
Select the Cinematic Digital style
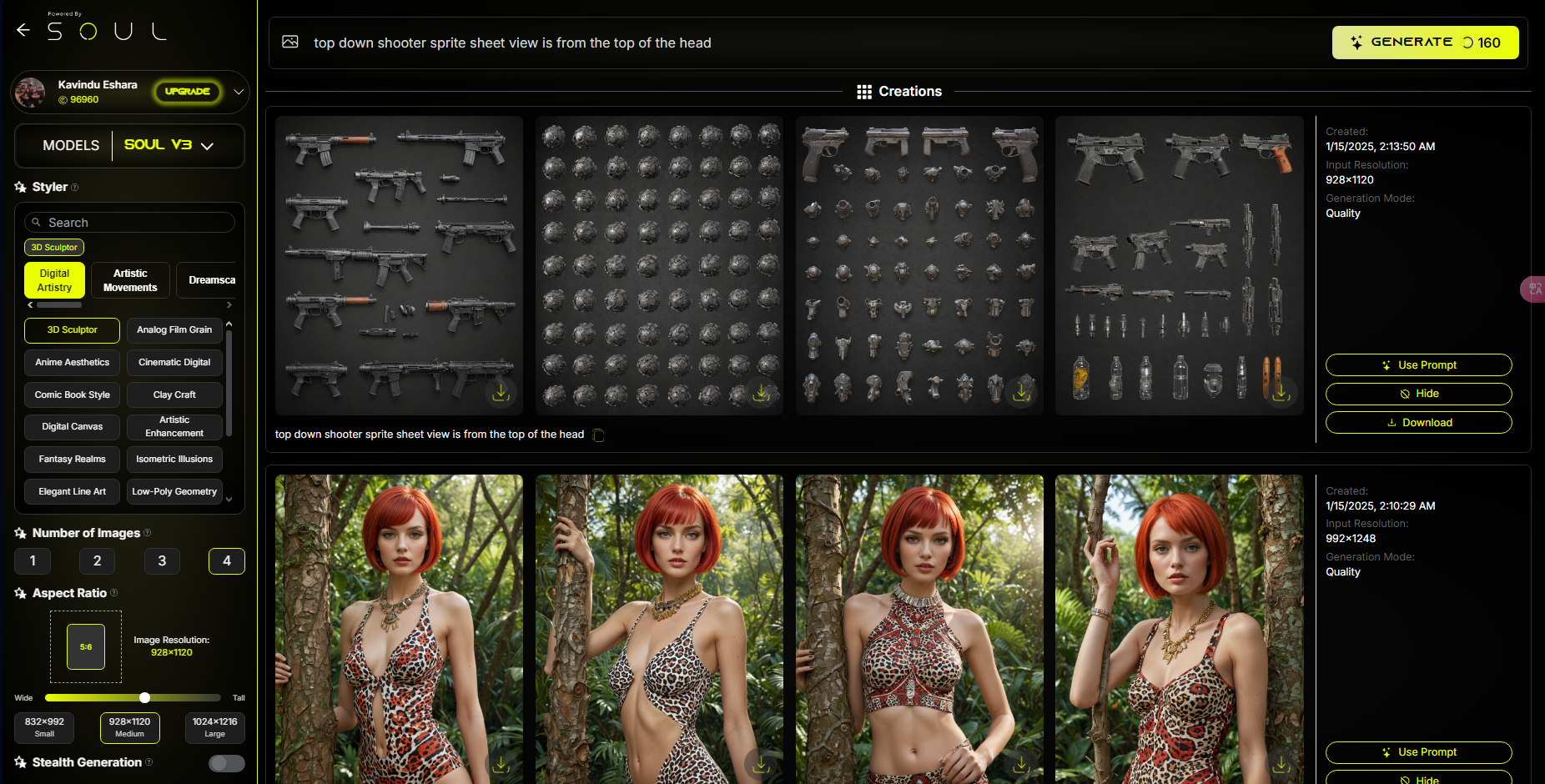pos(174,363)
